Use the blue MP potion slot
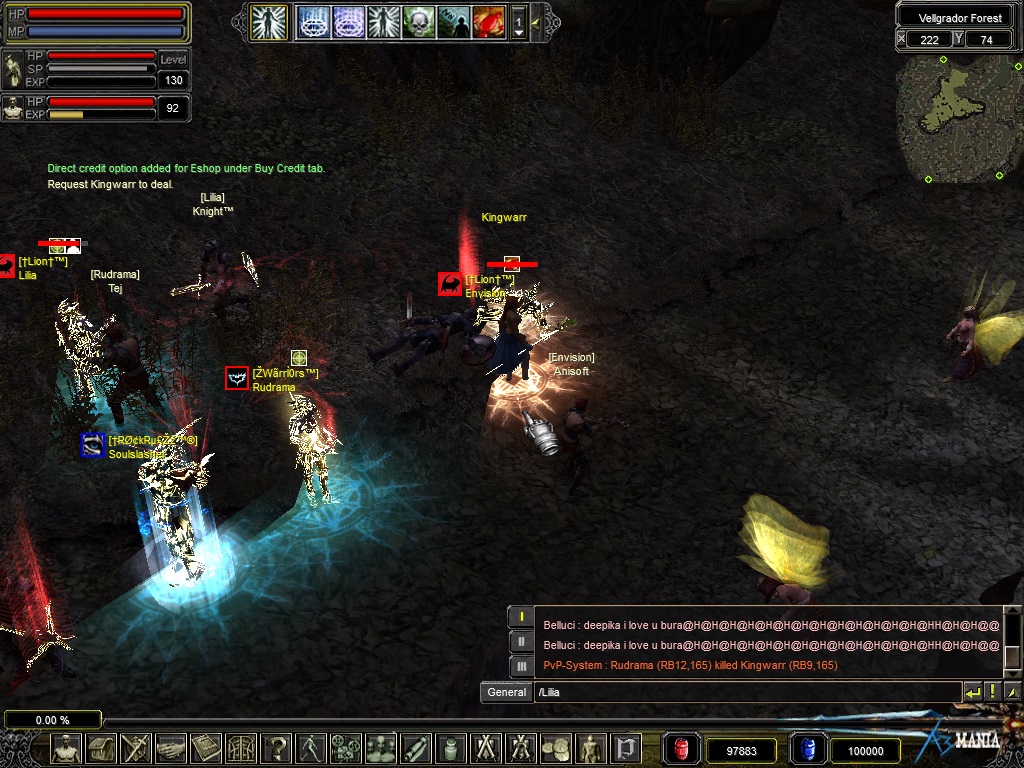This screenshot has width=1024, height=768. (x=806, y=749)
